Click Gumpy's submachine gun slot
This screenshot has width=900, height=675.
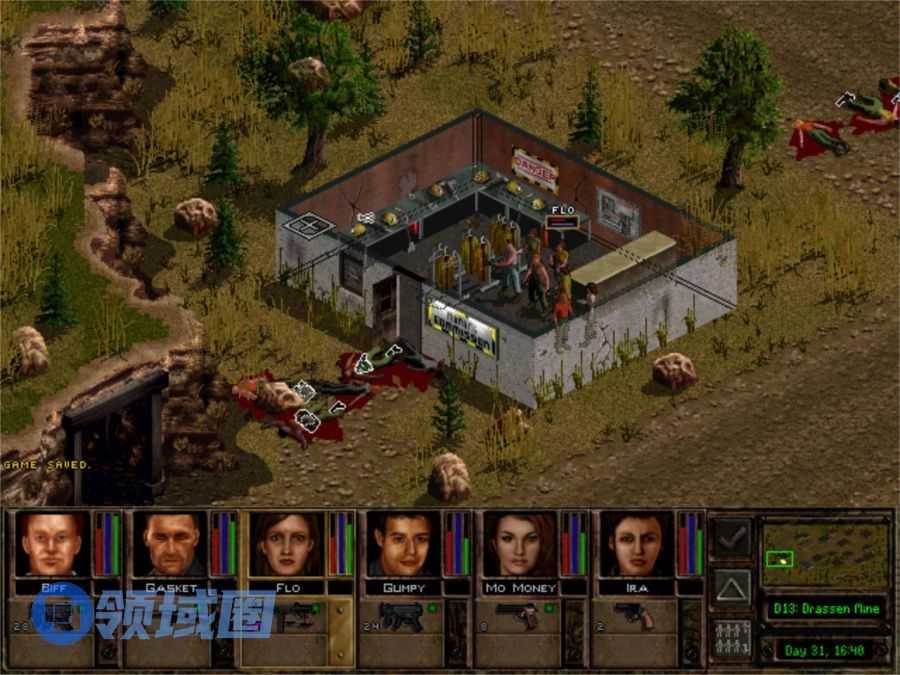(403, 618)
